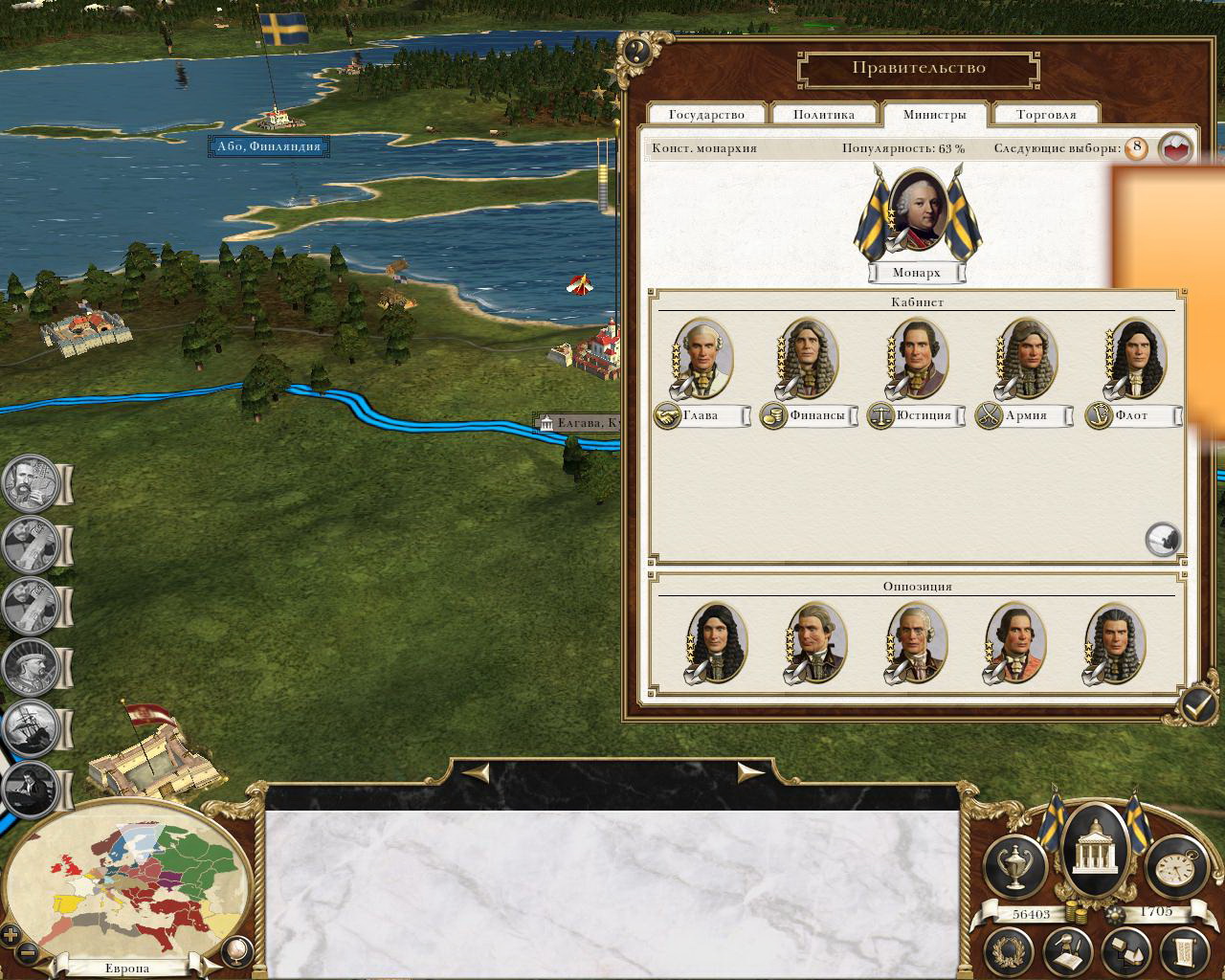Open the Политика tab
Viewport: 1225px width, 980px height.
click(x=823, y=115)
